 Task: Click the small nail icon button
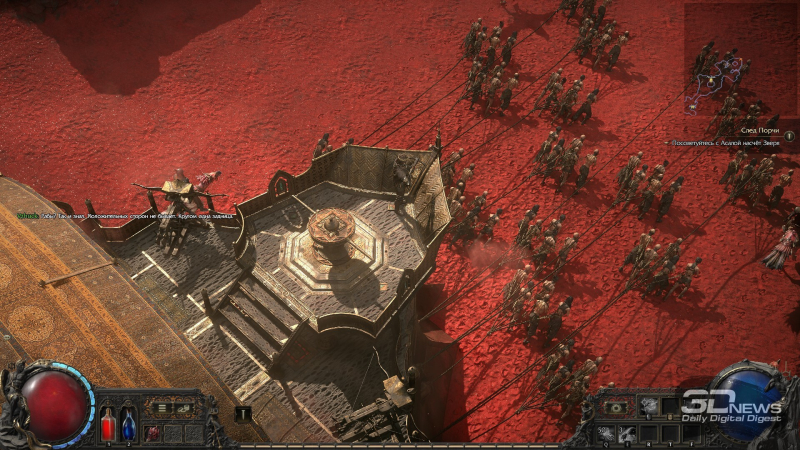[242, 412]
